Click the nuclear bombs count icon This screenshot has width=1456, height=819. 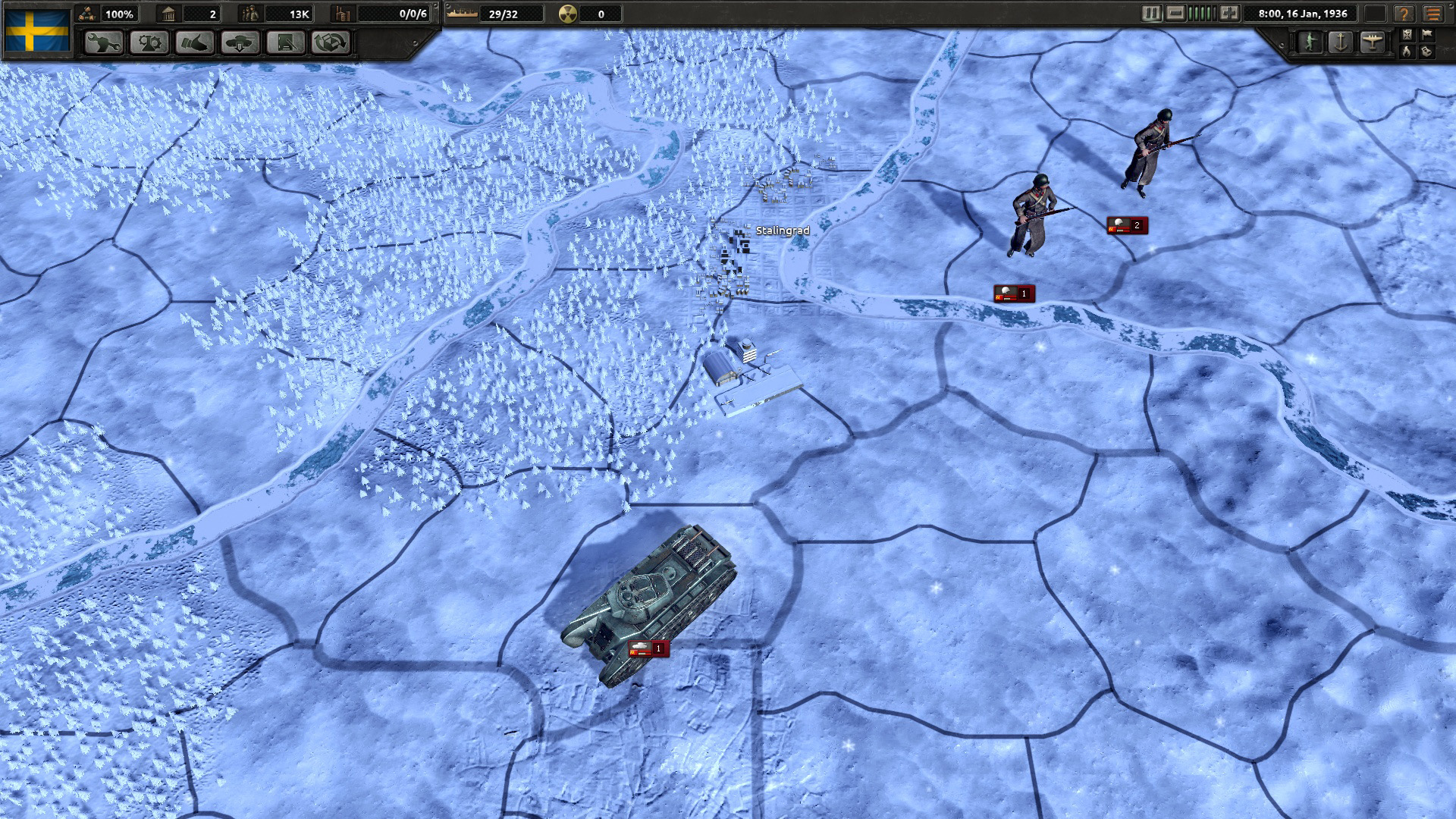coord(567,14)
